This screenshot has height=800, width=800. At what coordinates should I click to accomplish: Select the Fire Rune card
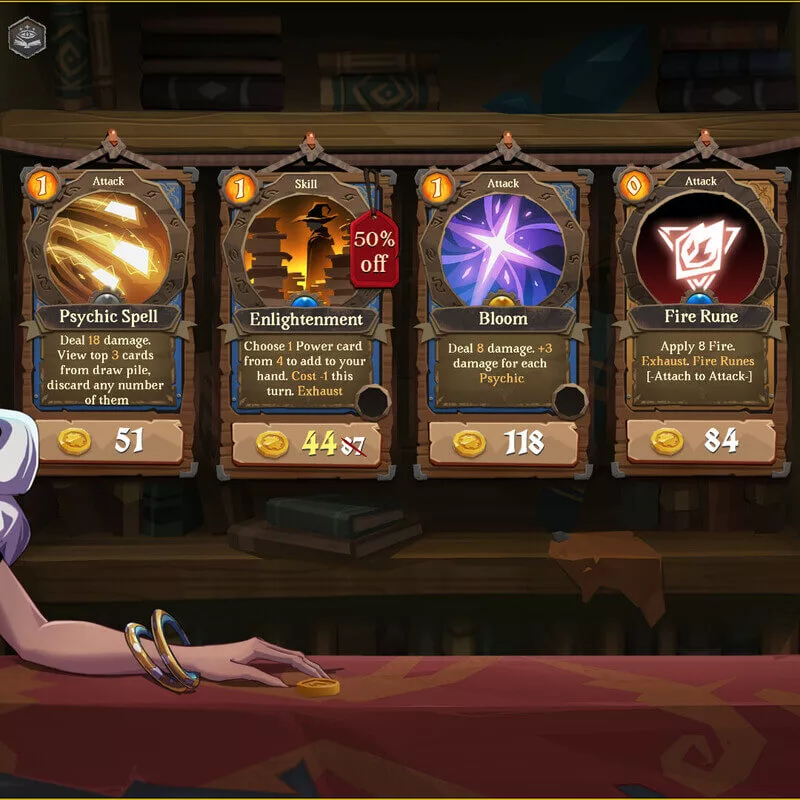(700, 290)
